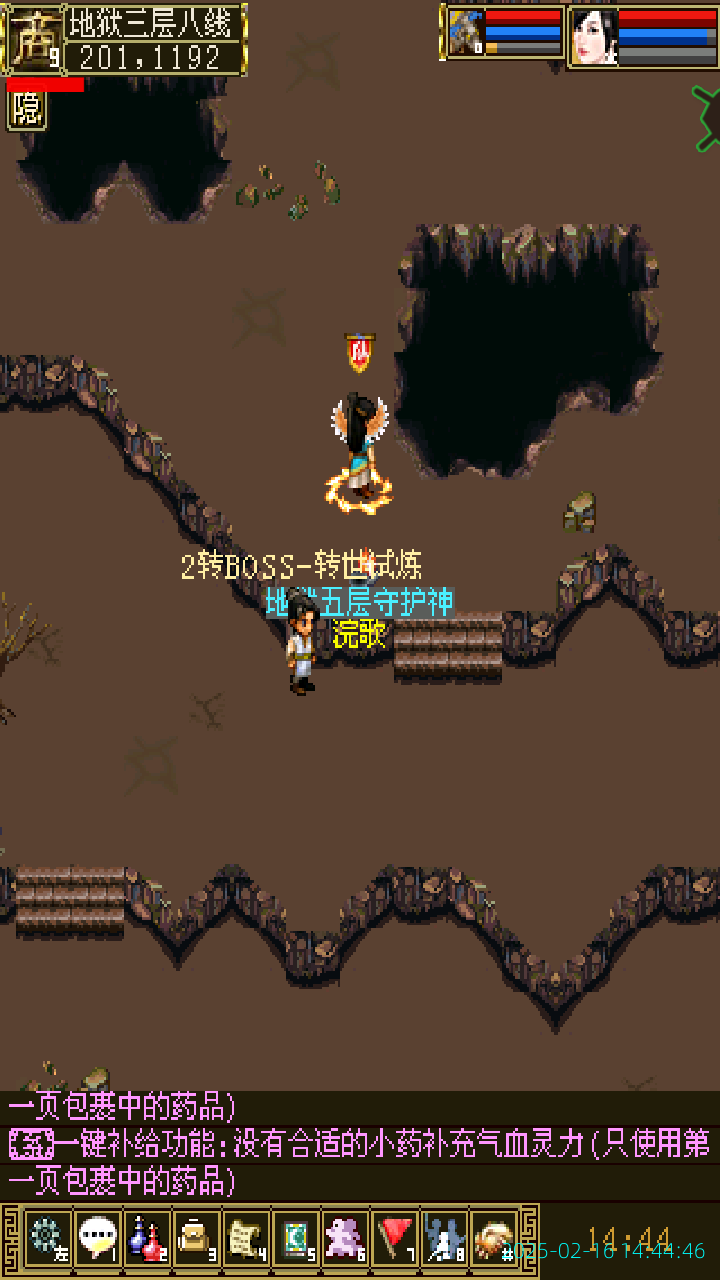Select the red flag icon
This screenshot has height=1280, width=720.
[395, 1238]
